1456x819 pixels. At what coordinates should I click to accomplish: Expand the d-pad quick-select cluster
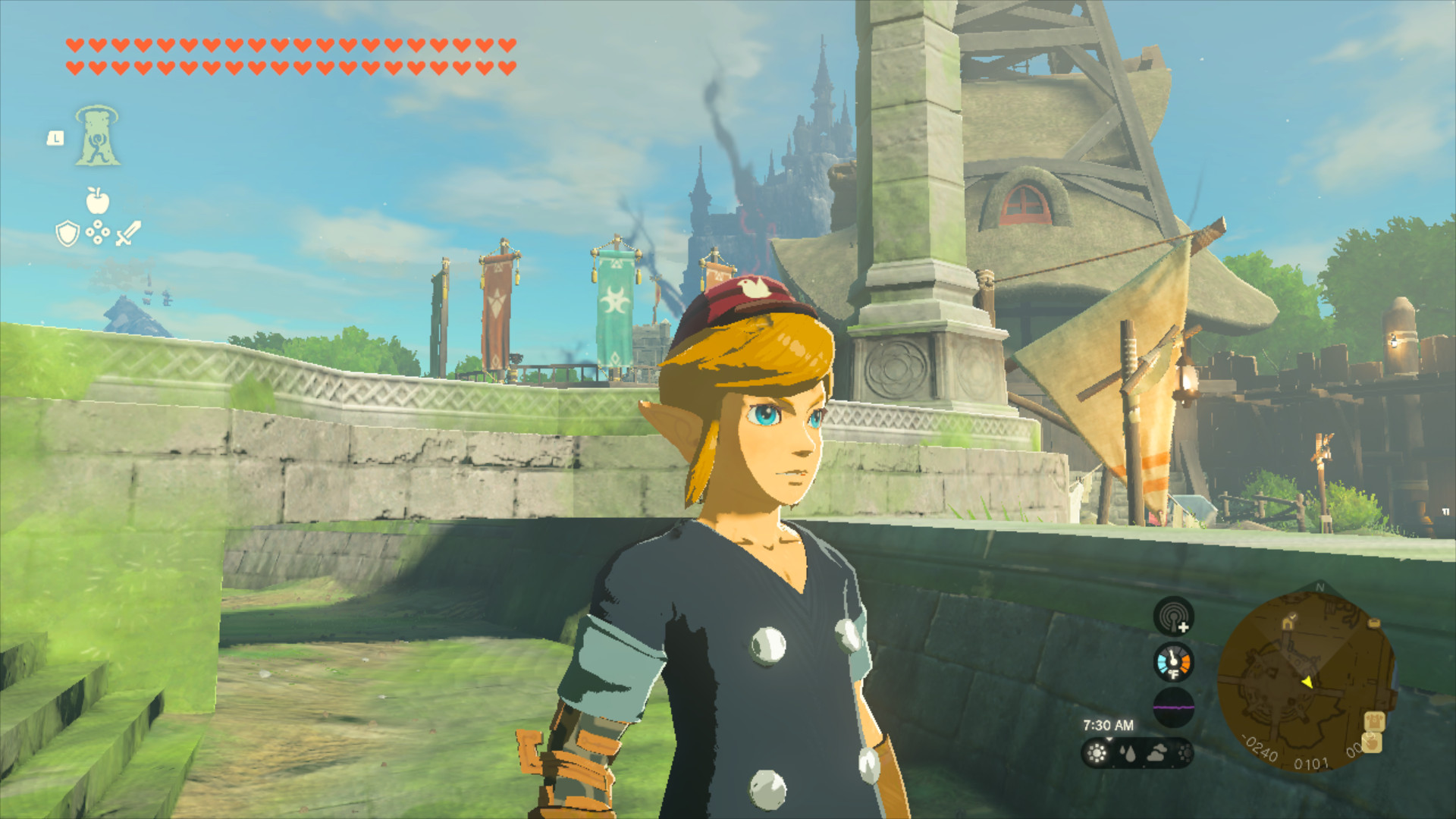(98, 231)
